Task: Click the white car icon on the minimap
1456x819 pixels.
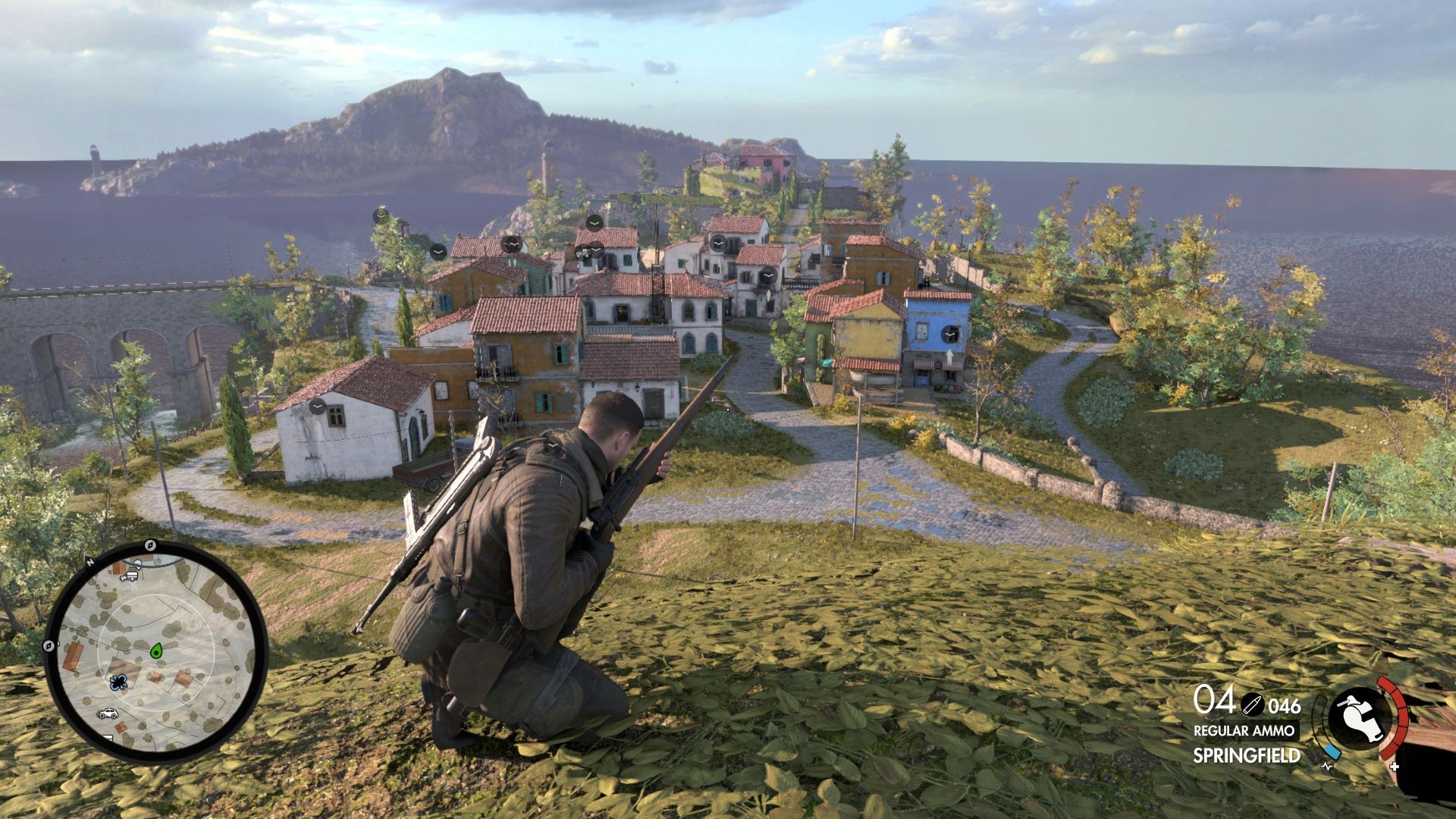Action: [107, 714]
